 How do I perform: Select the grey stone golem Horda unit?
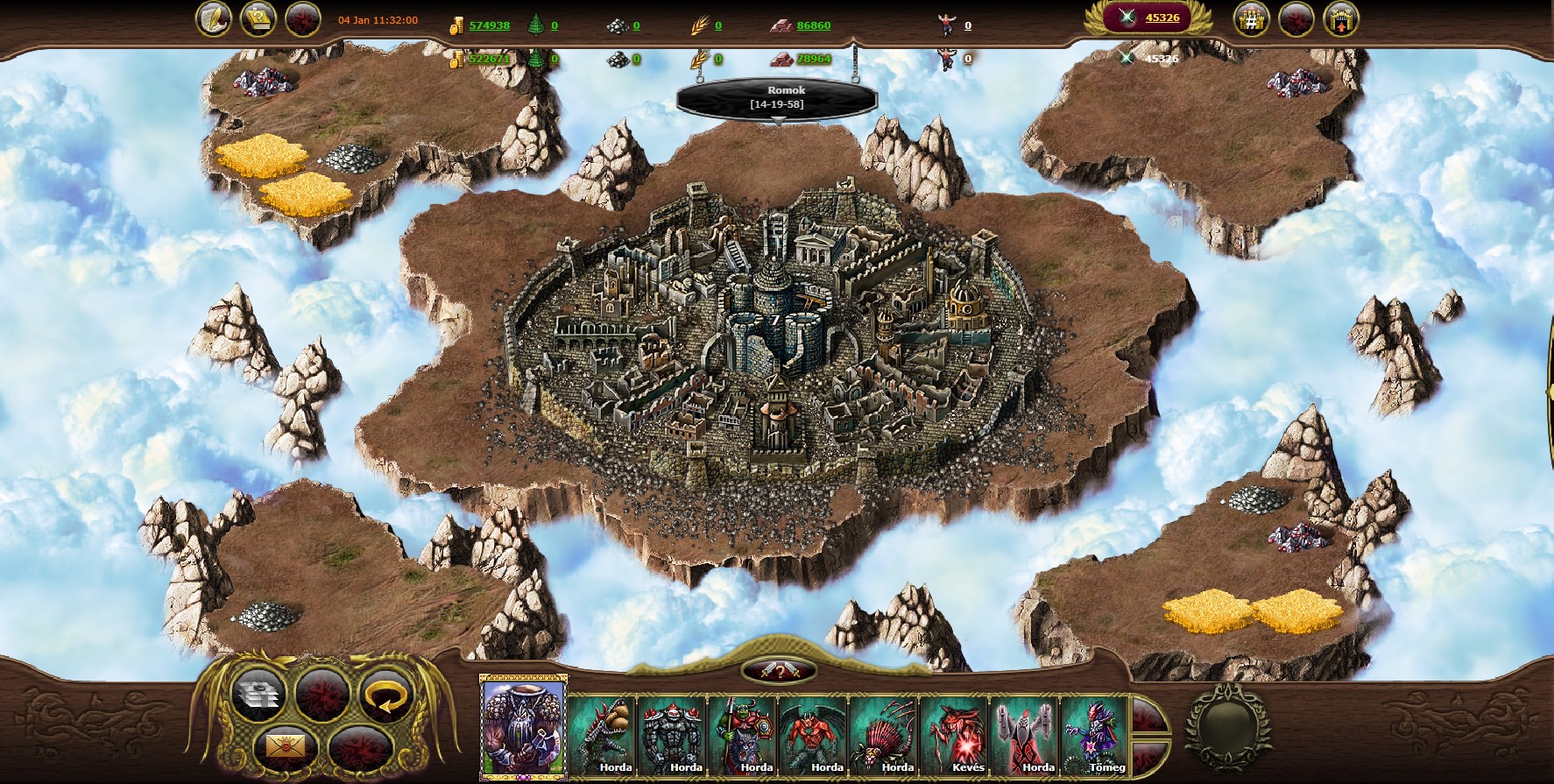[672, 734]
